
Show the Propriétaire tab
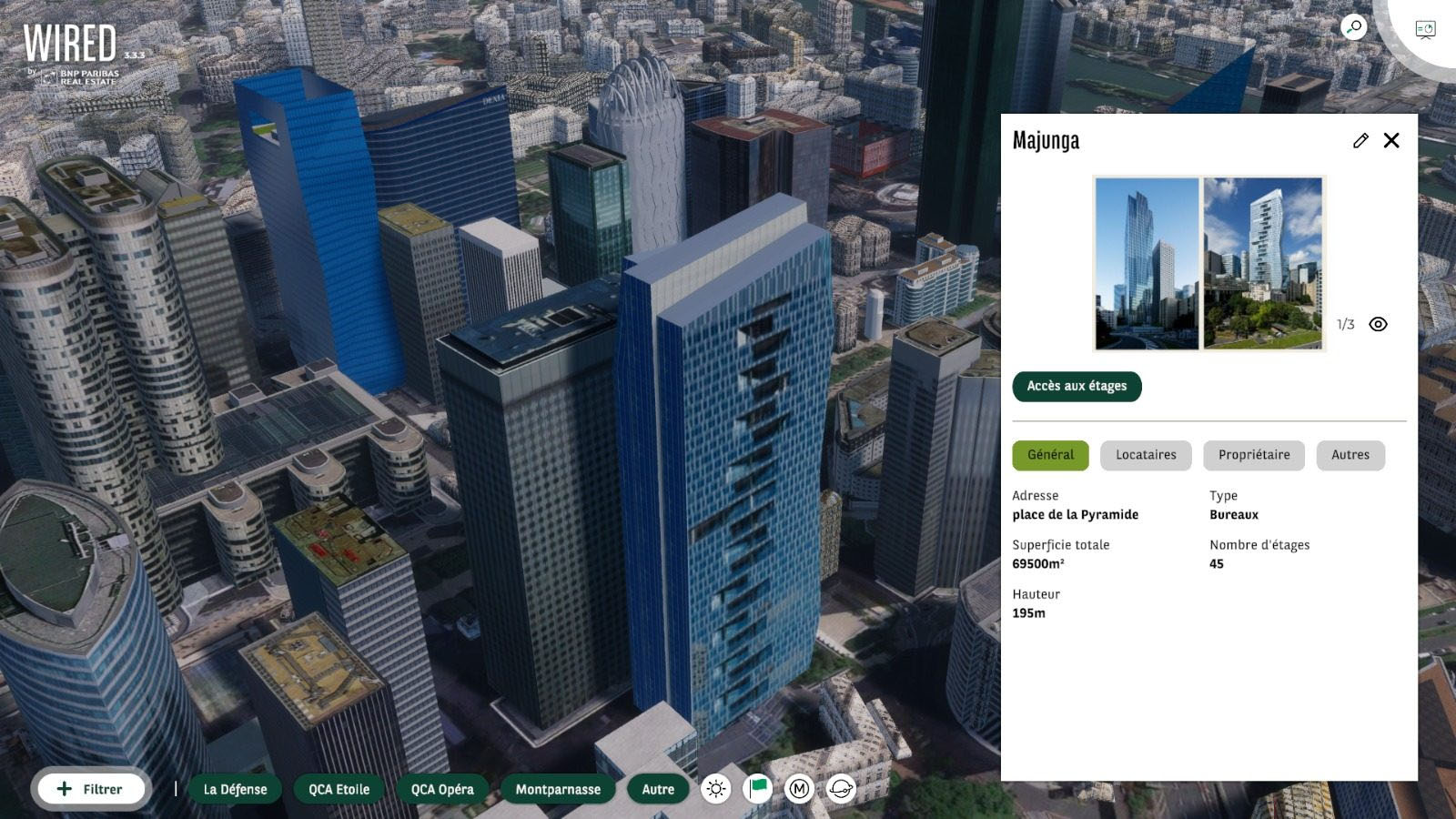1253,455
